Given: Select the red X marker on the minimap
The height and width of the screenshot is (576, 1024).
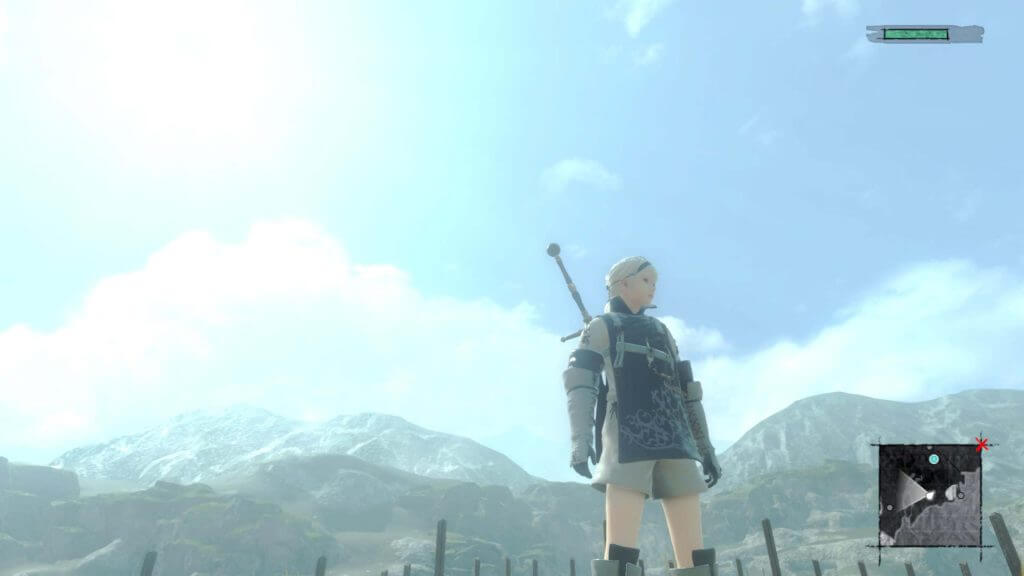Looking at the screenshot, I should tap(982, 445).
